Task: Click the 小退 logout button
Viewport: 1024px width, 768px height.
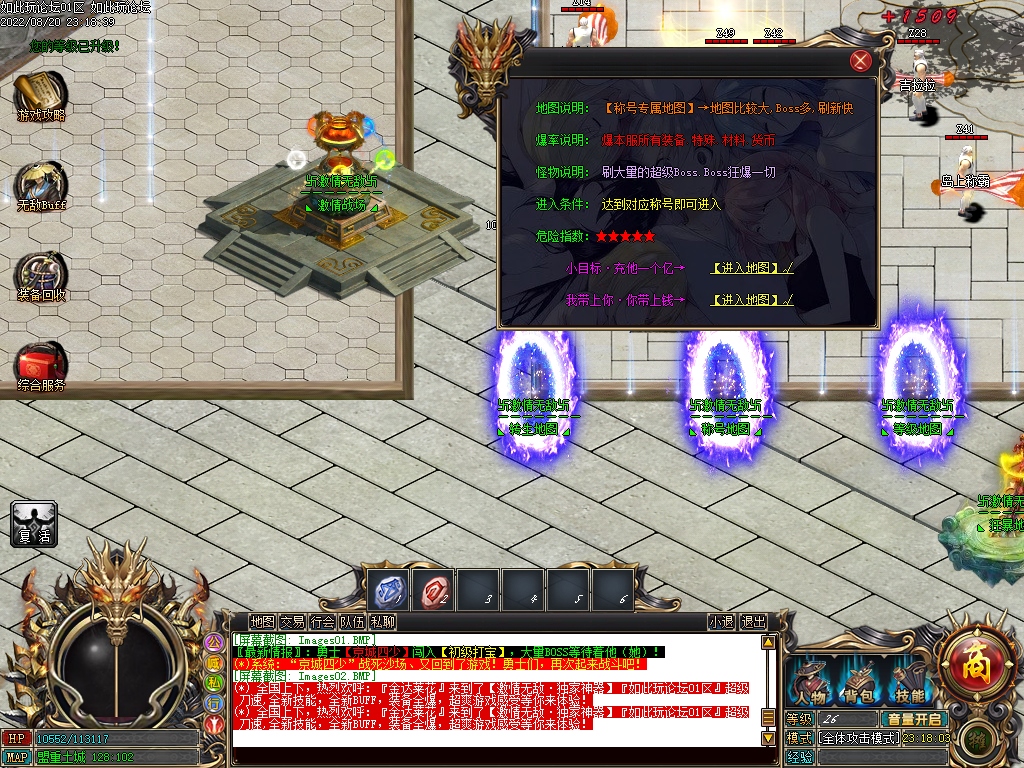Action: coord(720,622)
